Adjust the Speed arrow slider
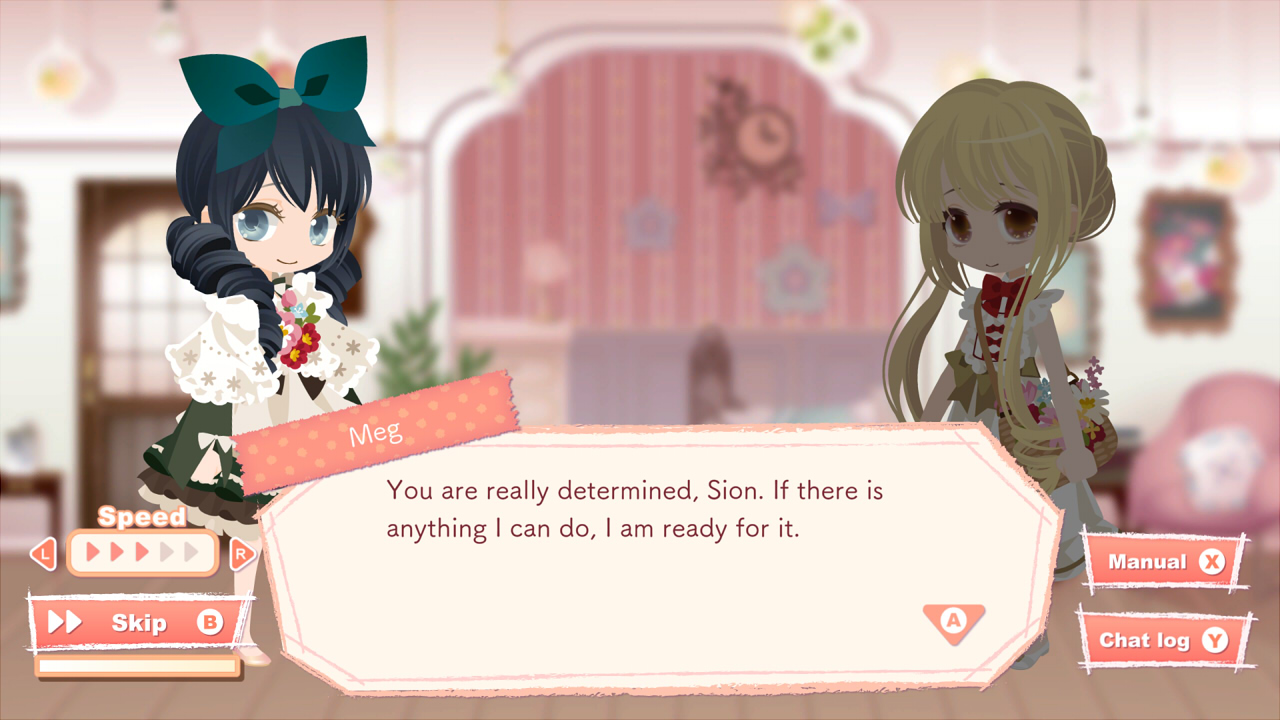This screenshot has height=720, width=1280. pos(141,552)
